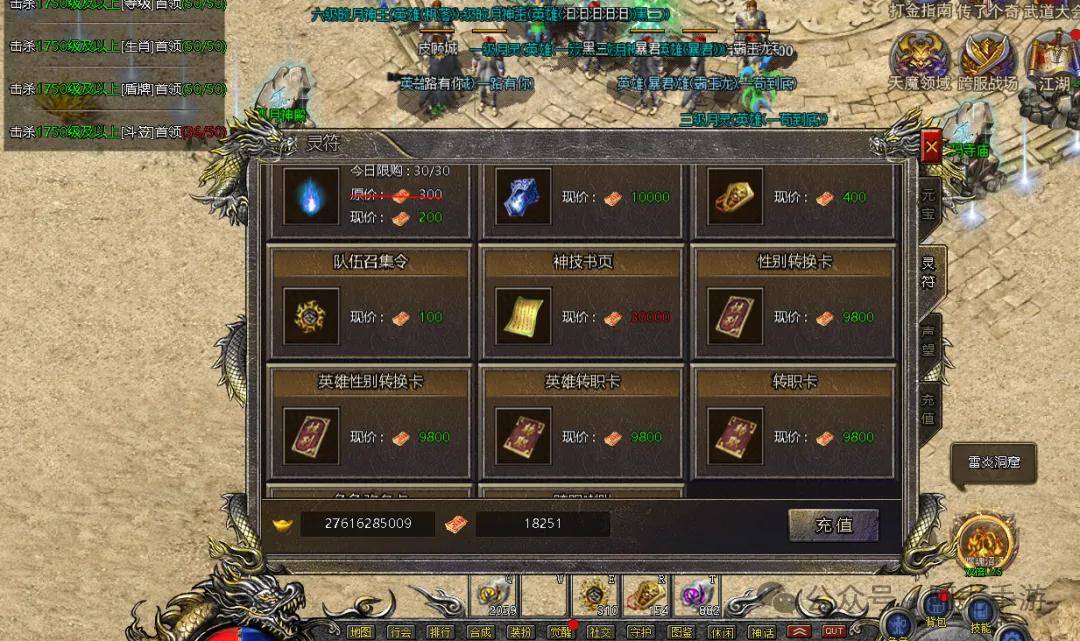Open the 地图 map button
The height and width of the screenshot is (641, 1080).
click(360, 632)
